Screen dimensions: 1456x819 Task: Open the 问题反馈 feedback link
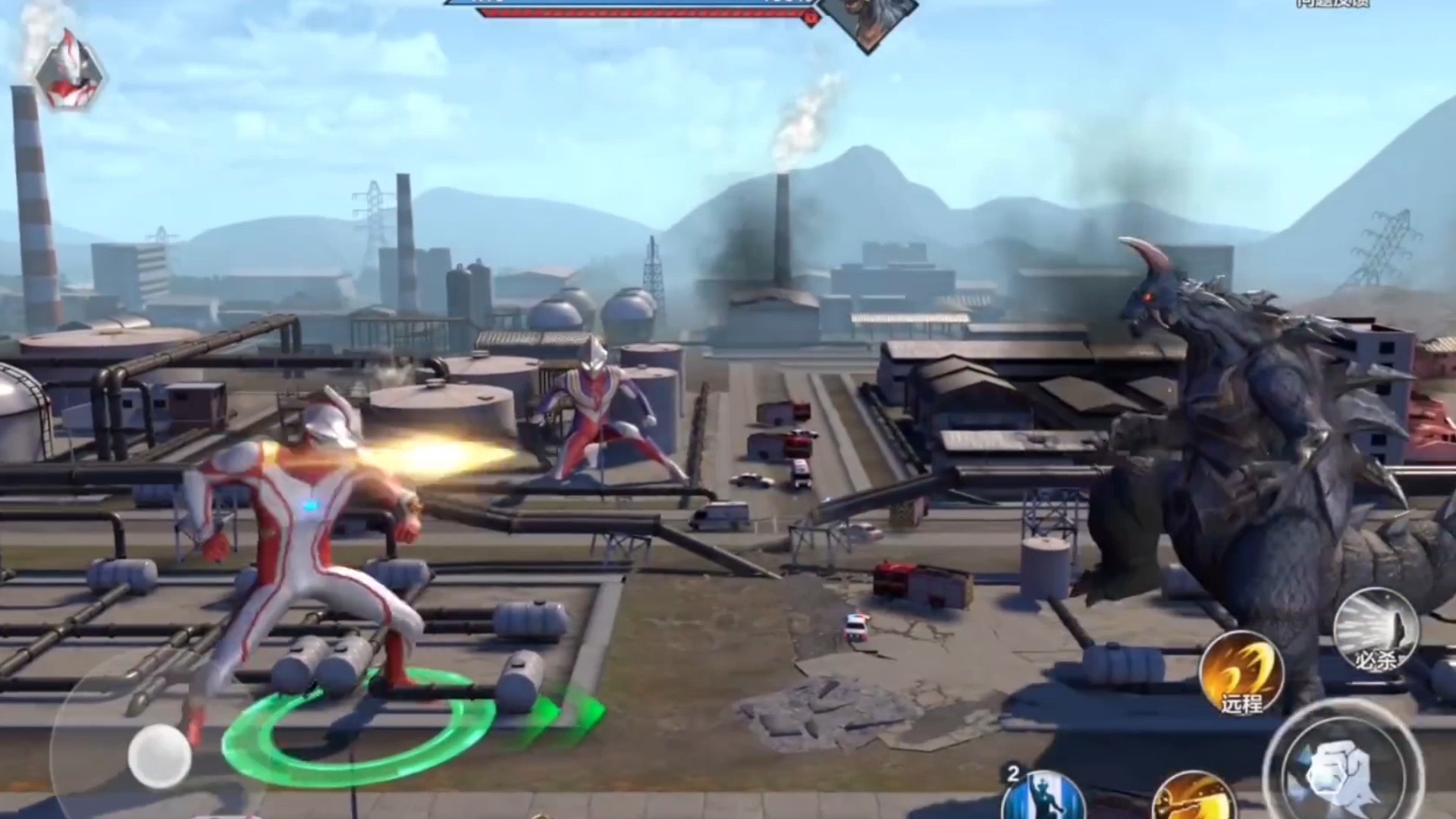coord(1331,4)
